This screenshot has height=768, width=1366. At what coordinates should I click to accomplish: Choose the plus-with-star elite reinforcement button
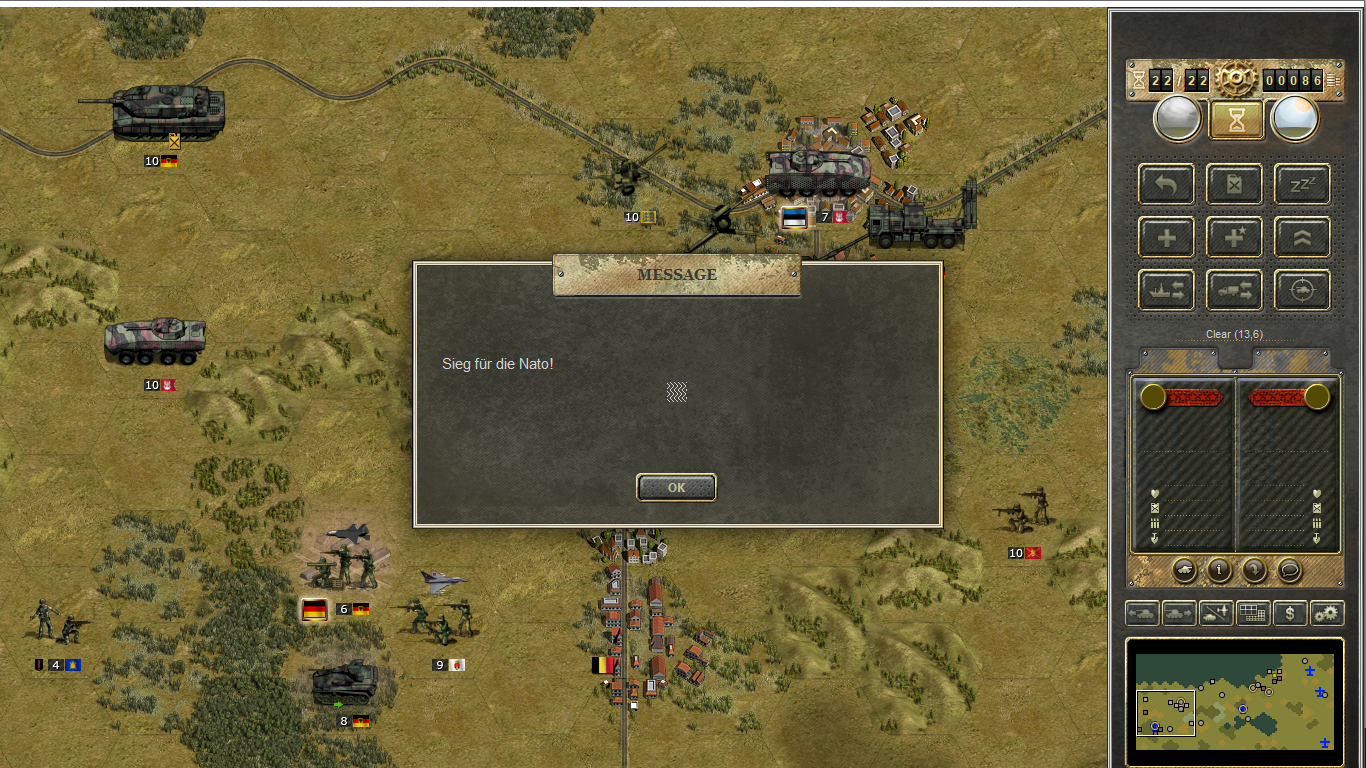[1235, 237]
